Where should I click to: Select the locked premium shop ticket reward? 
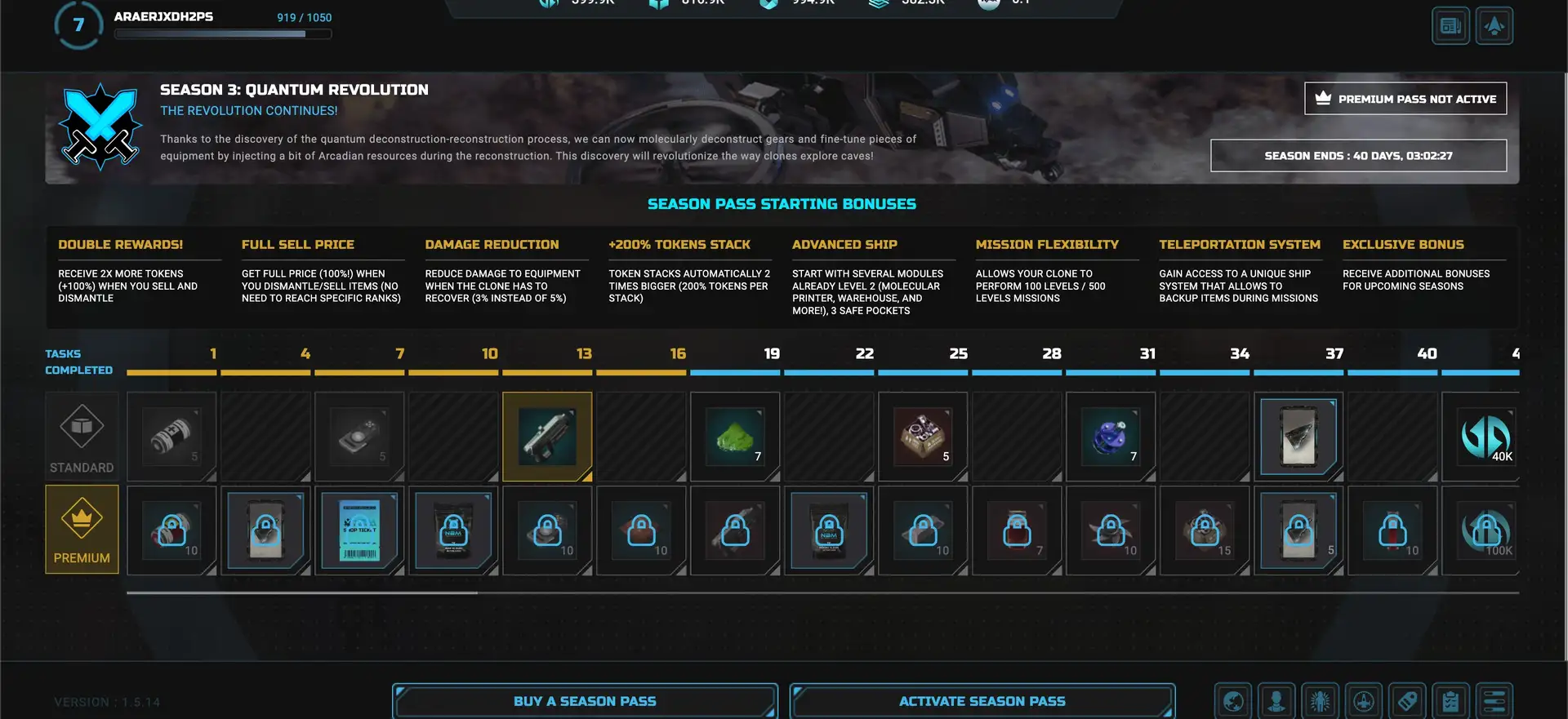click(359, 530)
